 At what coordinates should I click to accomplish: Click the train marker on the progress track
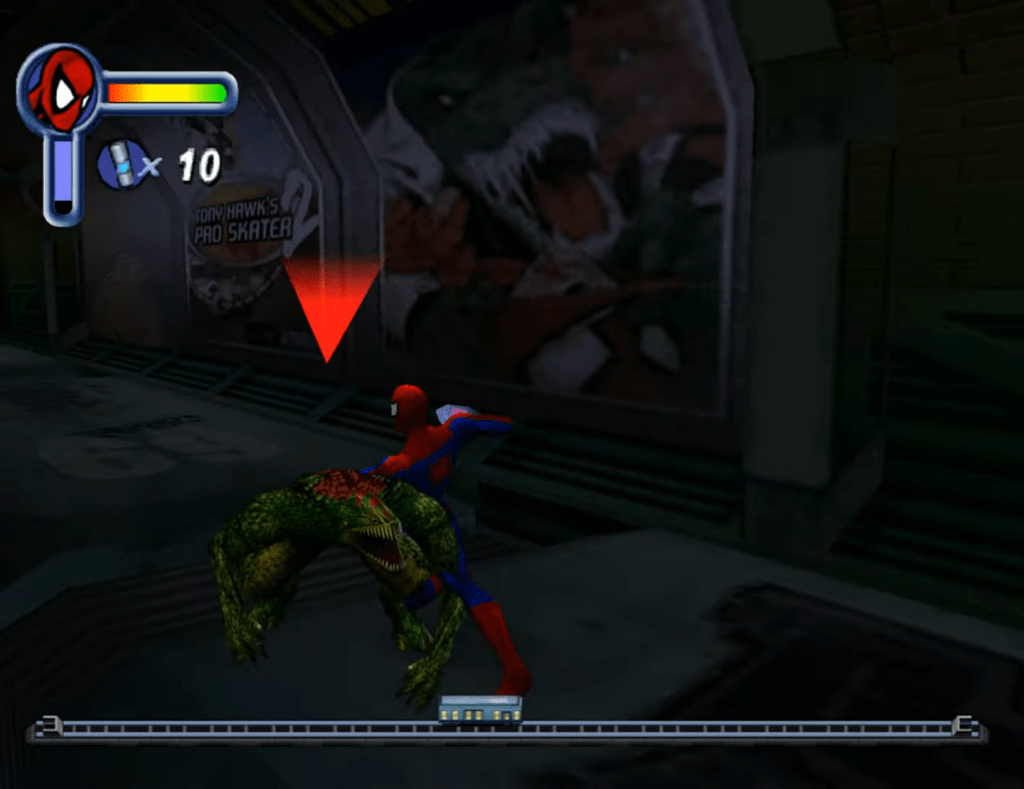click(480, 710)
